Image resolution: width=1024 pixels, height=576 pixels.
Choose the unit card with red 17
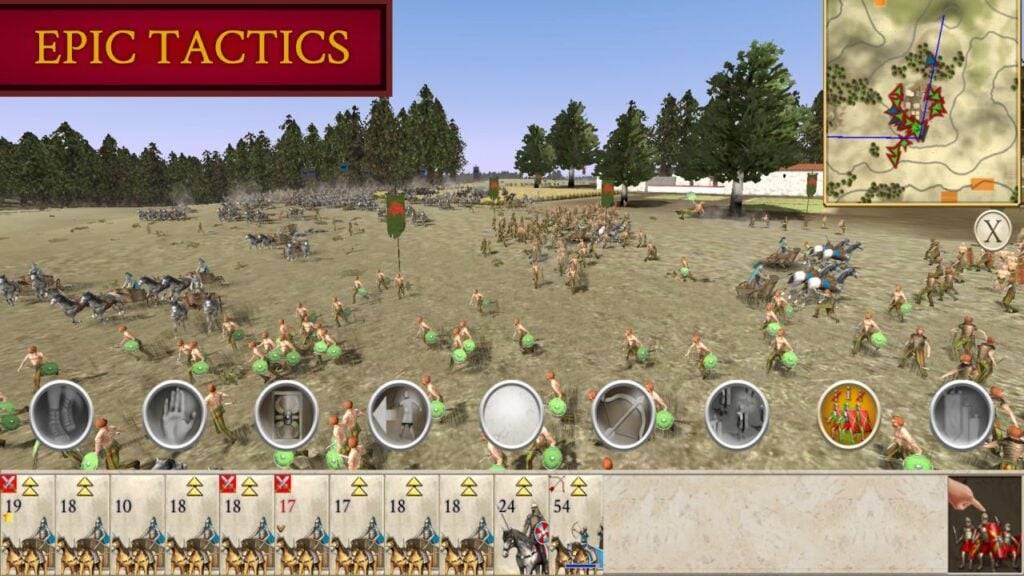301,524
